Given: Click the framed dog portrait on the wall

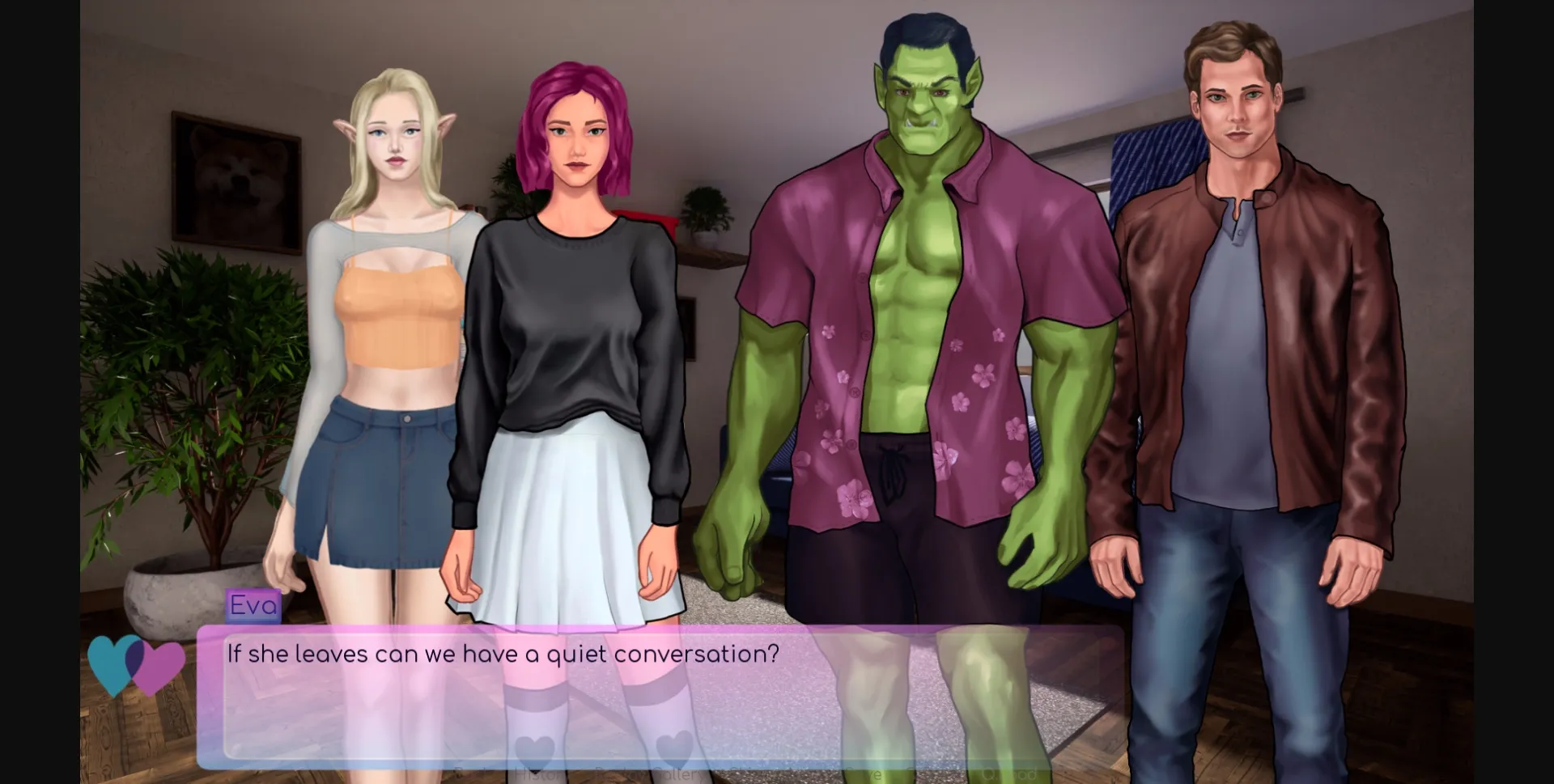Looking at the screenshot, I should pyautogui.click(x=235, y=178).
